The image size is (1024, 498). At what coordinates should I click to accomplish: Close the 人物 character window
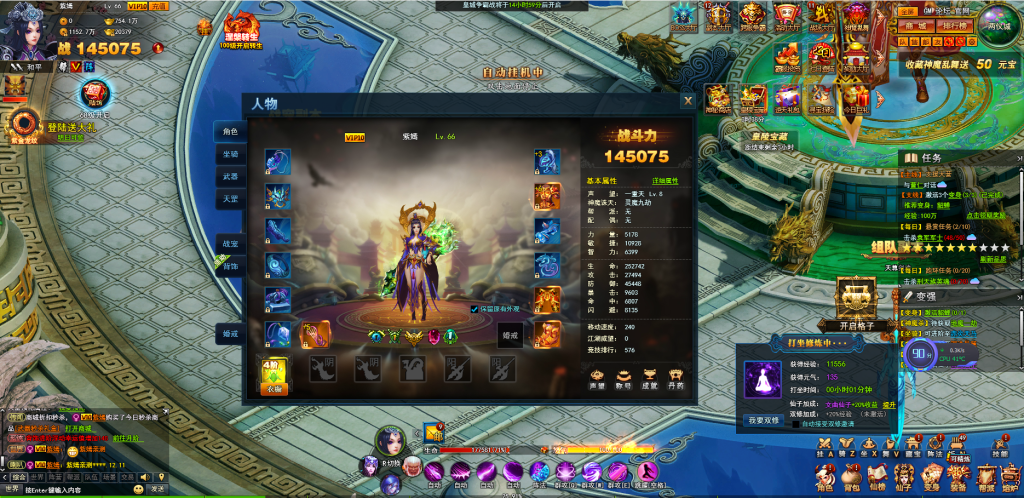pyautogui.click(x=687, y=101)
